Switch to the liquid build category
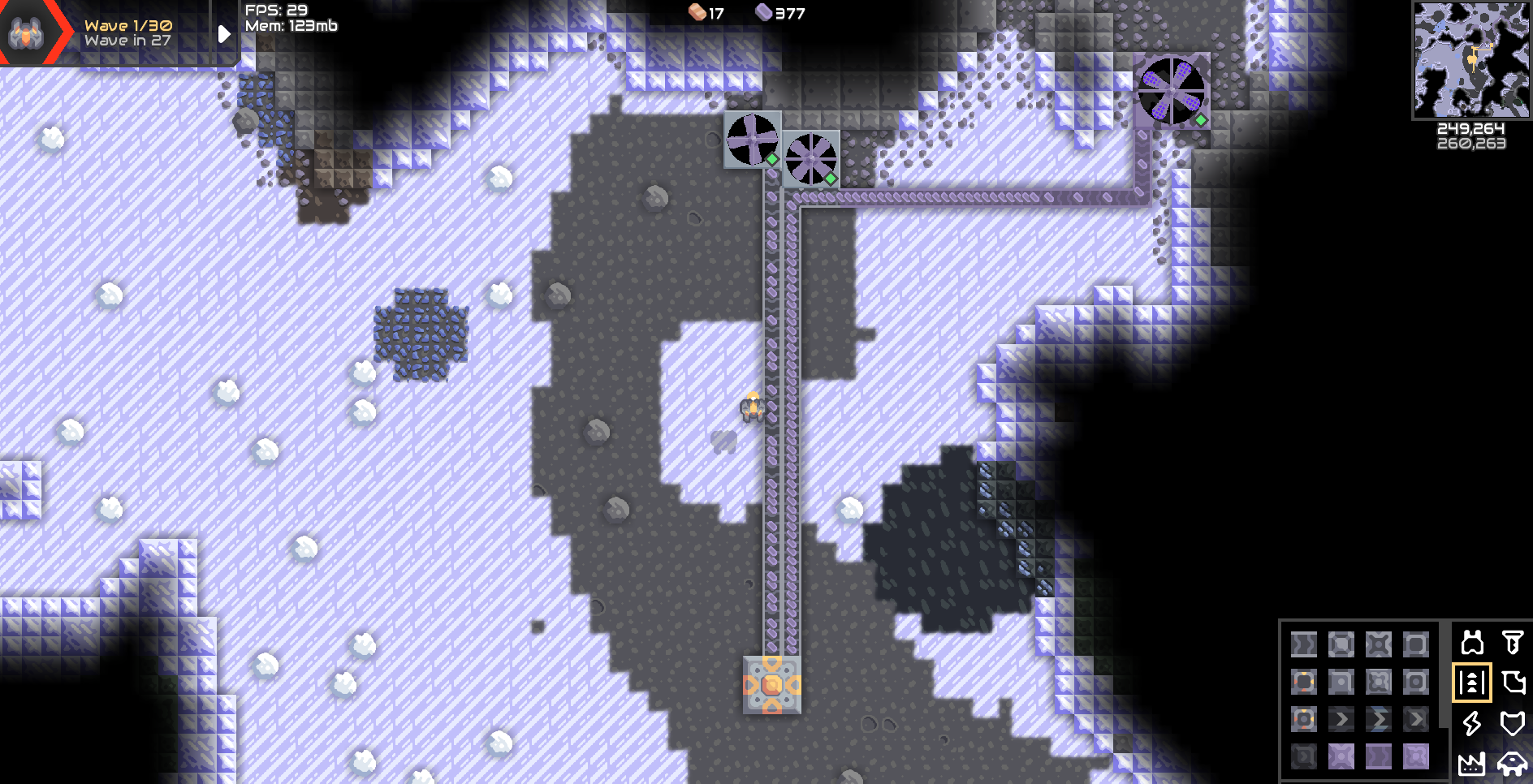The image size is (1533, 784). pyautogui.click(x=1512, y=683)
